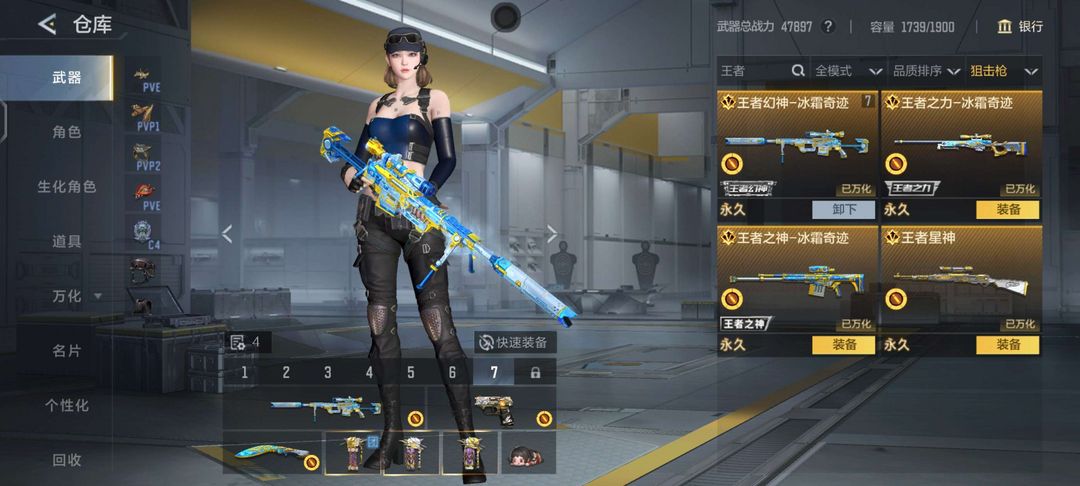Equip the 王者之力-冰霜奇迹 rifle
Viewport: 1080px width, 486px height.
pos(1007,210)
